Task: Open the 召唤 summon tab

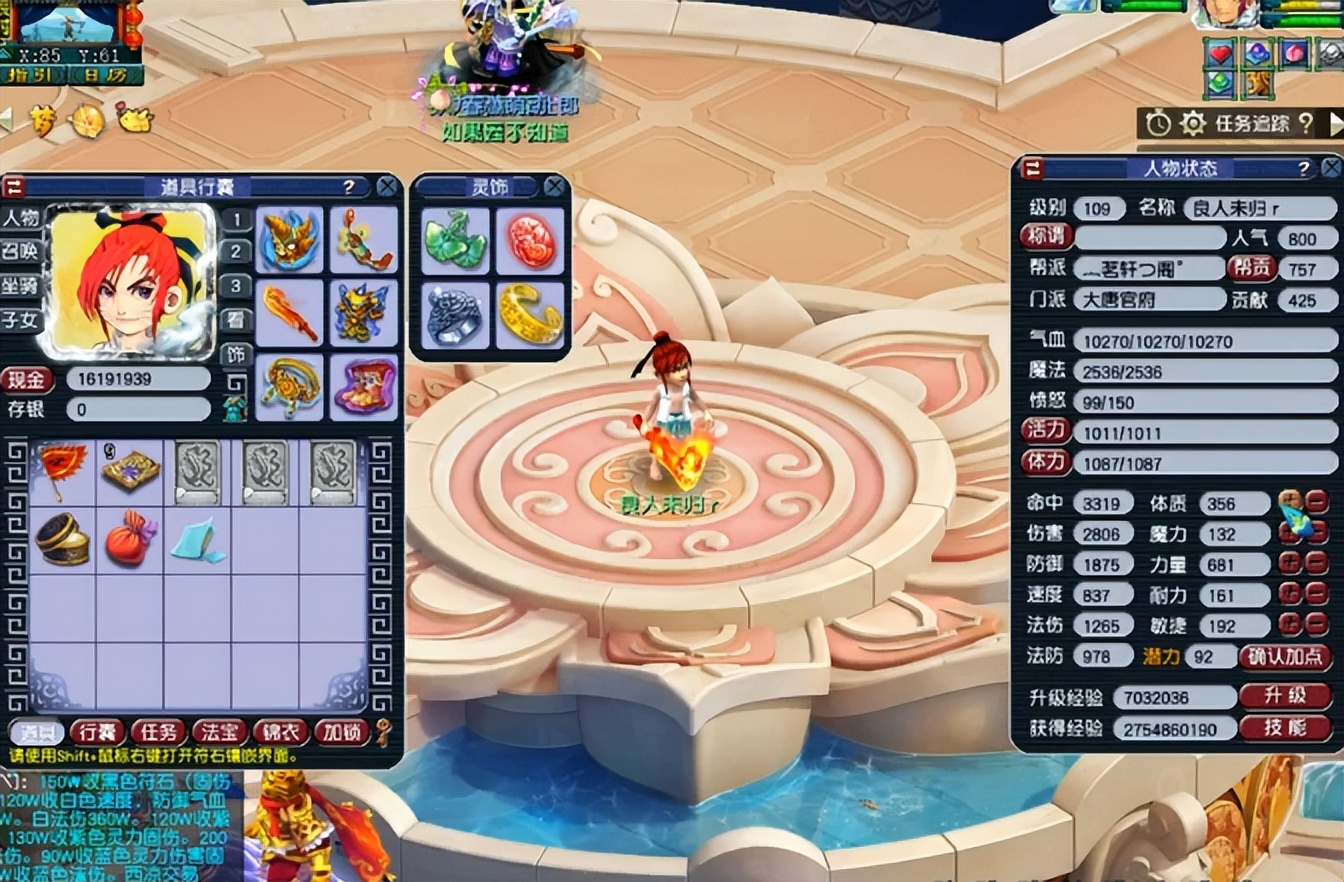Action: (20, 251)
